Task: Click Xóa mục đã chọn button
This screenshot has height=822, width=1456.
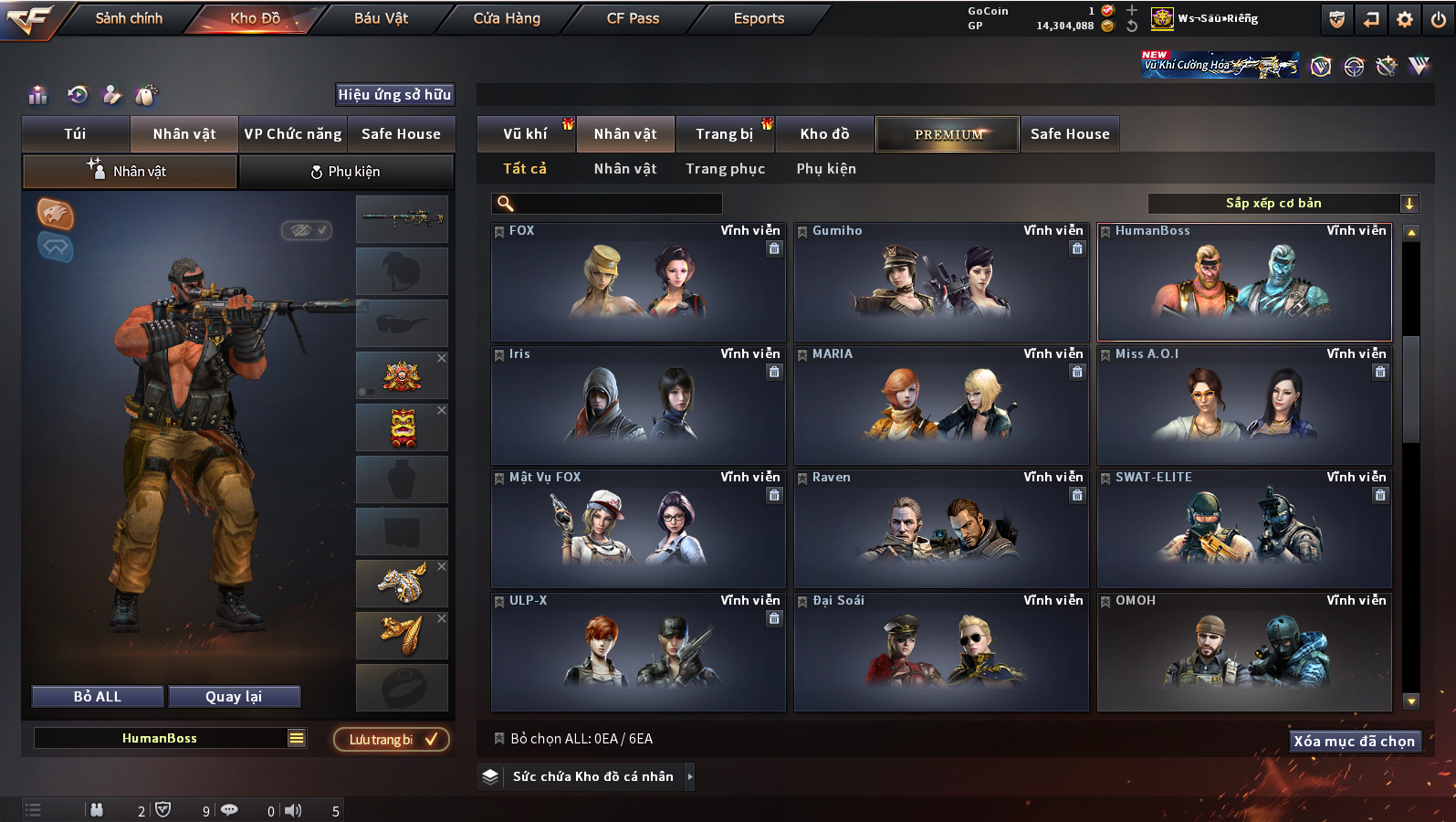Action: (1354, 742)
